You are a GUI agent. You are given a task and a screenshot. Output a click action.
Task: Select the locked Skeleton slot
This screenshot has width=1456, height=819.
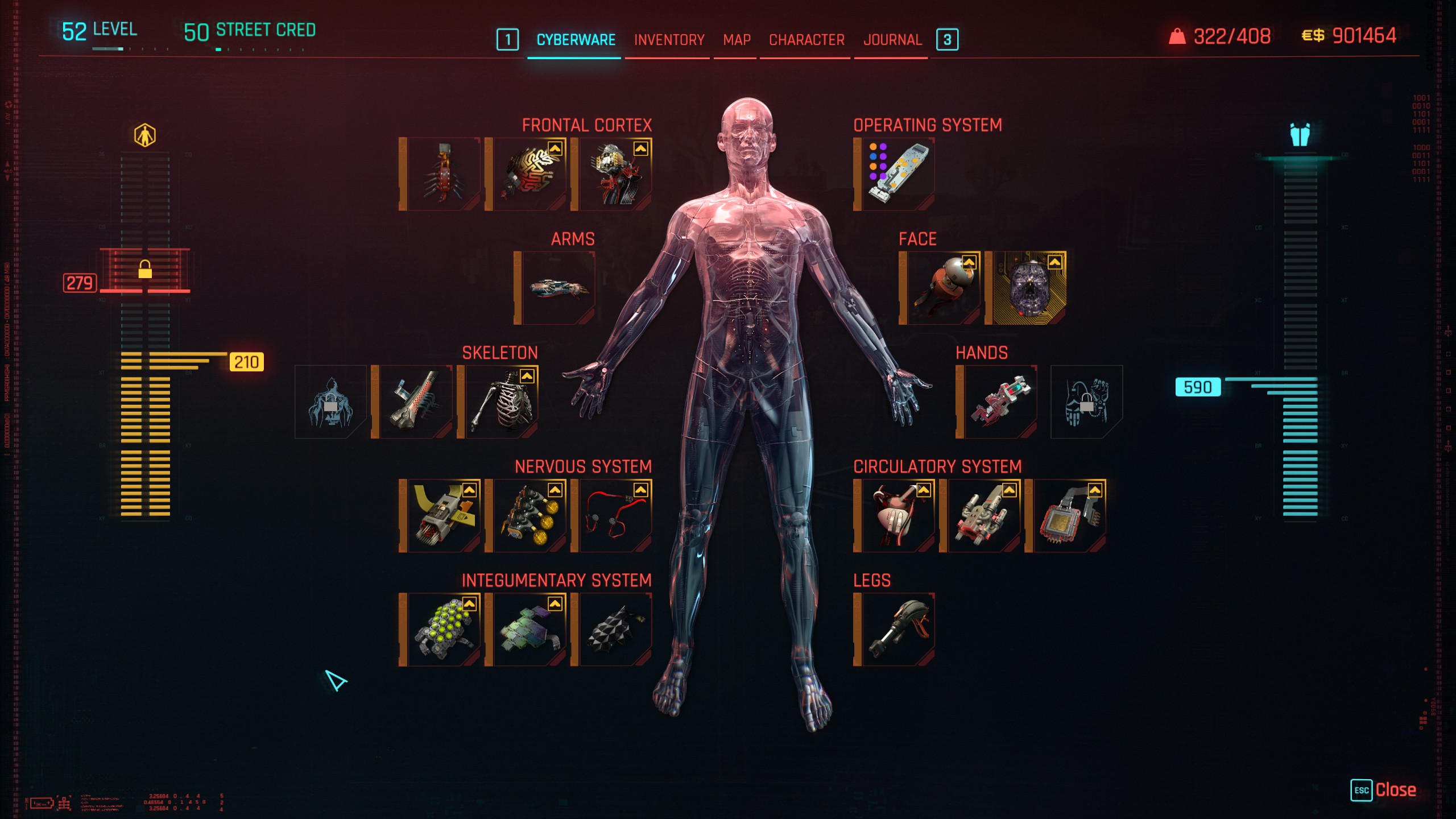coord(330,402)
